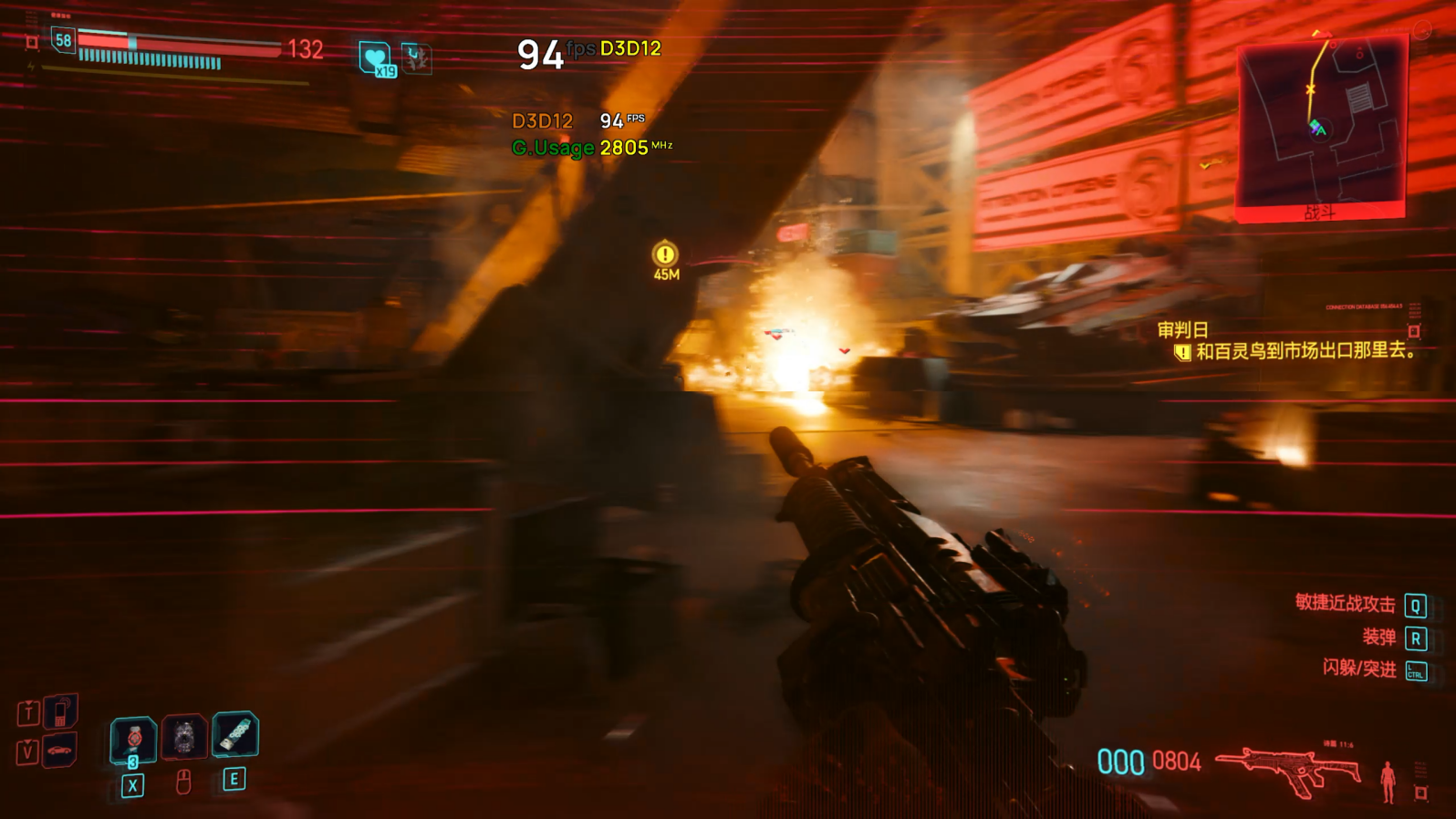Screen dimensions: 1456x819
Task: Select the grenade quick slot
Action: coord(133,739)
